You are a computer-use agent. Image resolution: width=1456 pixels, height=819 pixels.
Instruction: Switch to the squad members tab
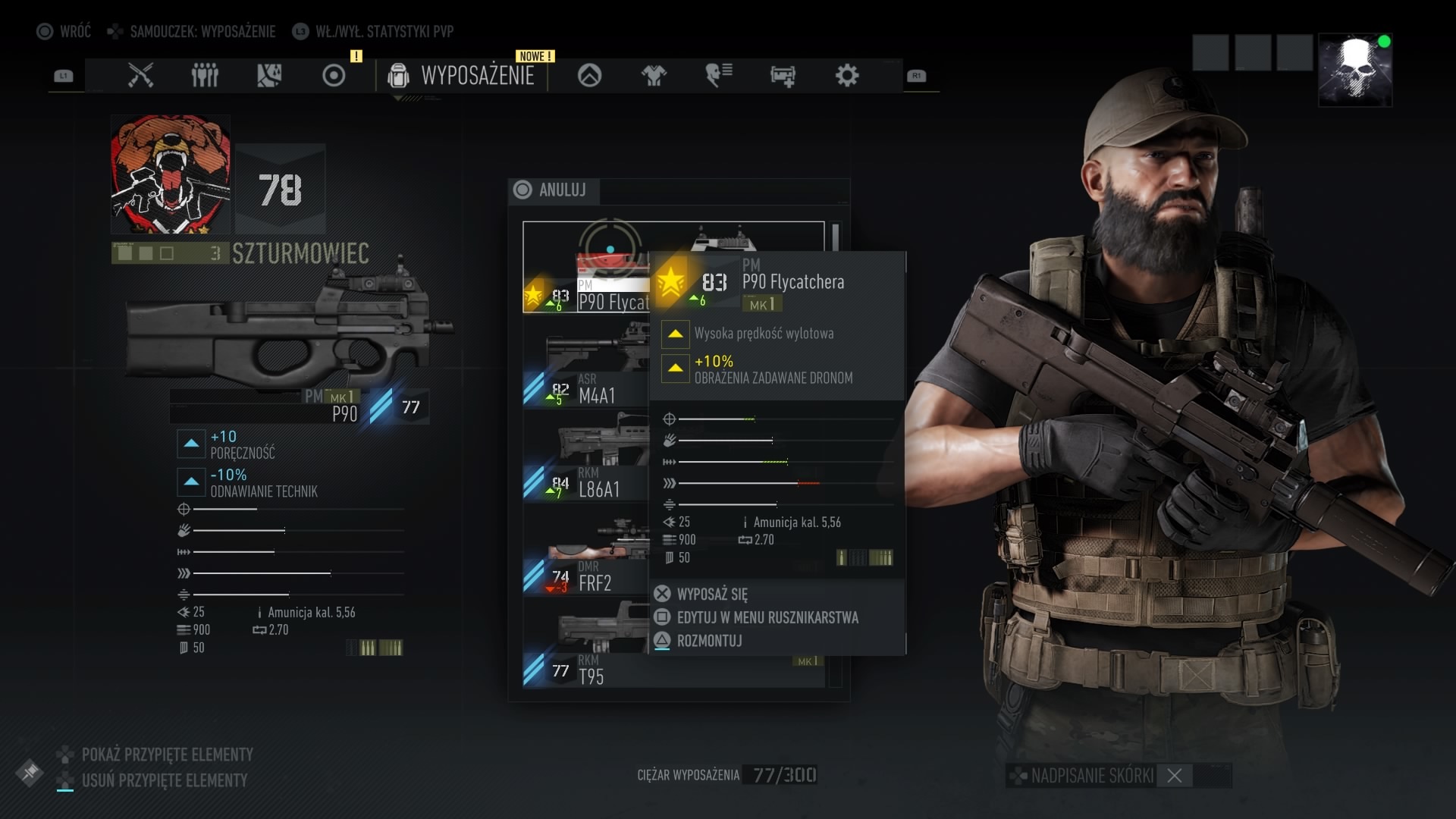[x=205, y=75]
